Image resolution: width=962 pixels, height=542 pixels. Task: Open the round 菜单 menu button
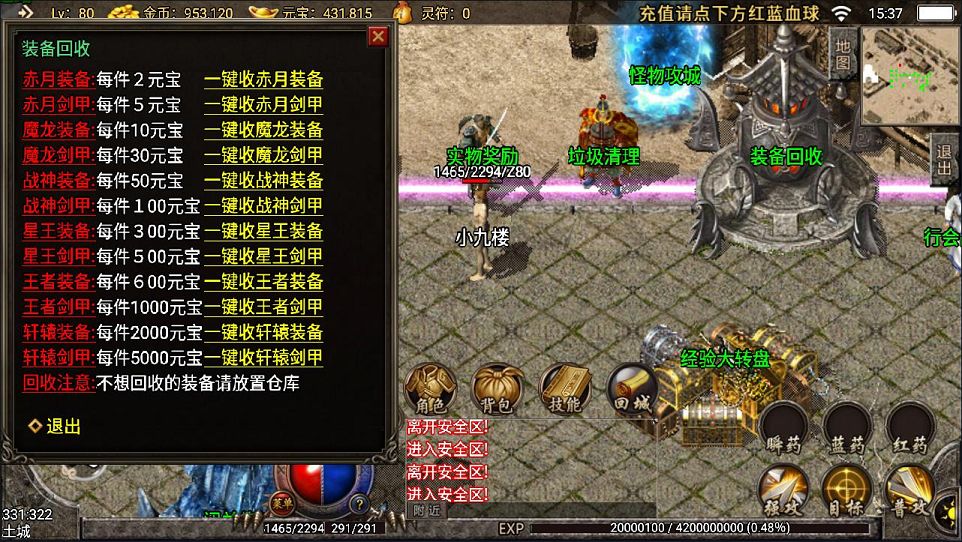278,500
